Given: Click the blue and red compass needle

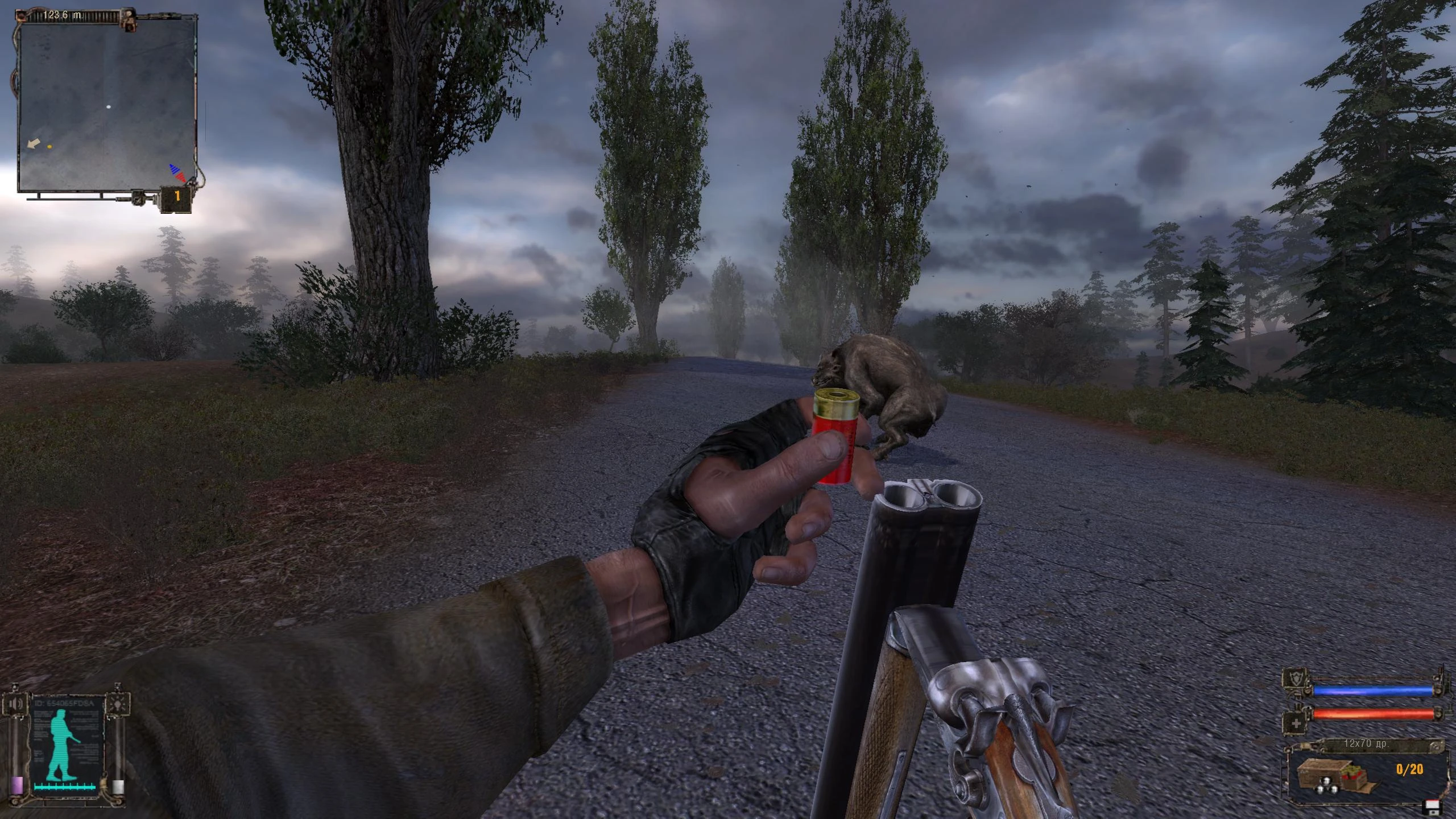Looking at the screenshot, I should tap(177, 173).
